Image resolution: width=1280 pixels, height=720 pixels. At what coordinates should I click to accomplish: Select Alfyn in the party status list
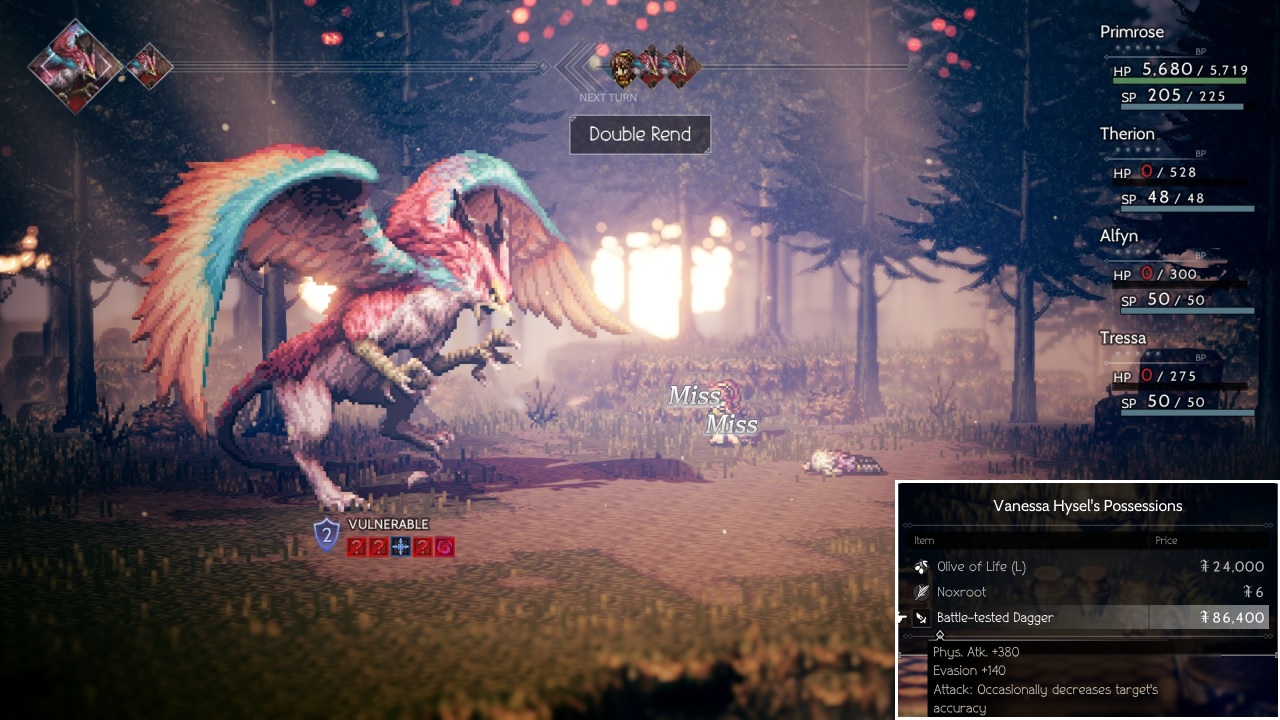tap(1119, 236)
